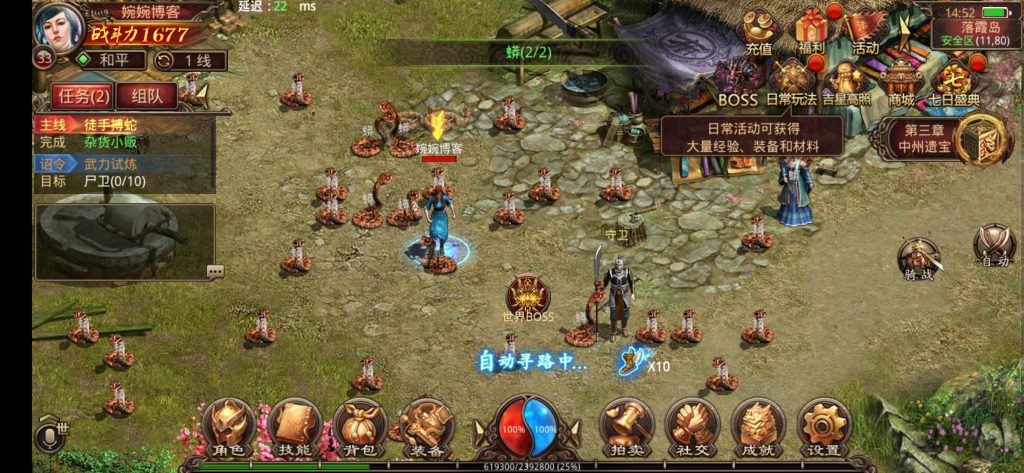This screenshot has height=473, width=1024.
Task: Open the 七日盛典 seven-day event
Action: pyautogui.click(x=953, y=82)
